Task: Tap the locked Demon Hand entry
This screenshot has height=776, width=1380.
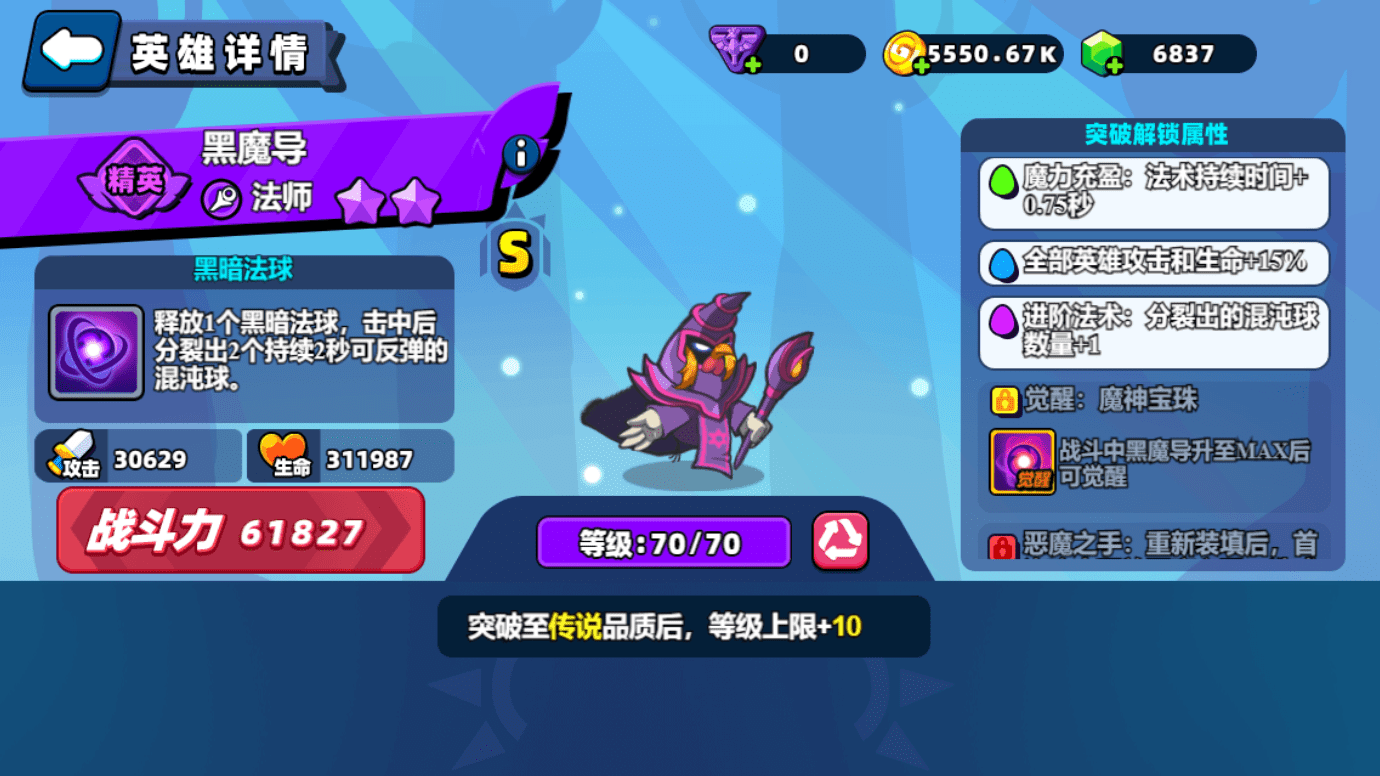Action: click(x=1154, y=543)
